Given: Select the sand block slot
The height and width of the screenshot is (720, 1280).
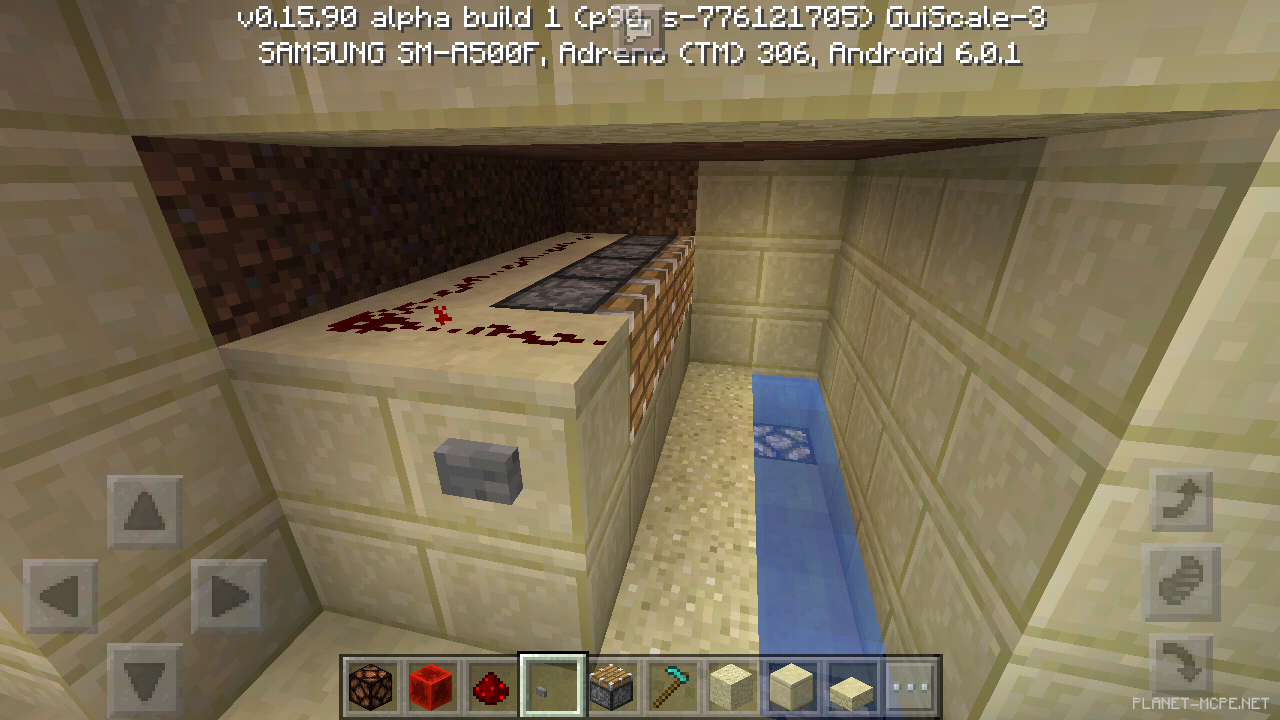Looking at the screenshot, I should (x=731, y=685).
